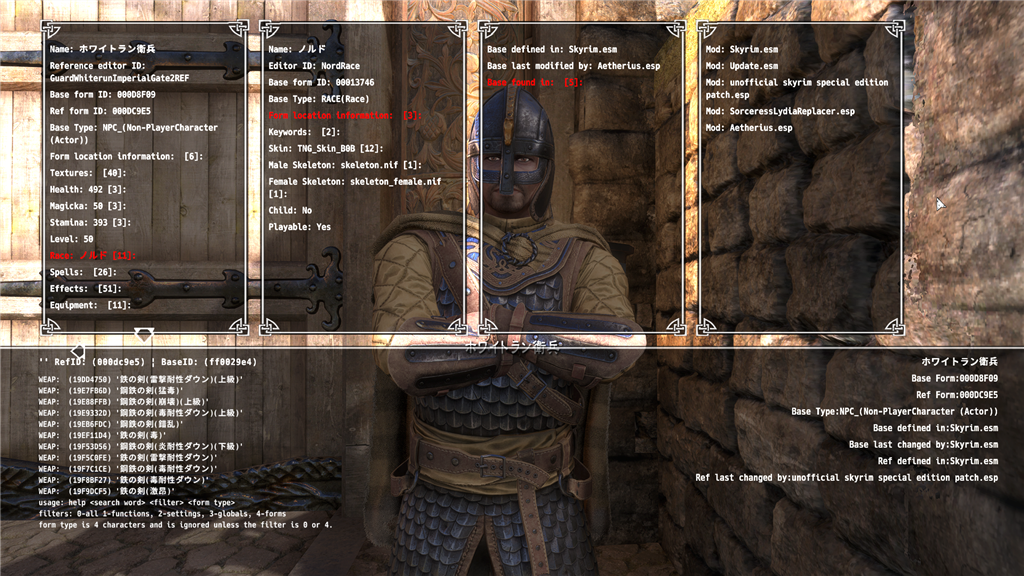Image resolution: width=1024 pixels, height=576 pixels.
Task: Expand the Keywords [2] entry
Action: (x=304, y=132)
